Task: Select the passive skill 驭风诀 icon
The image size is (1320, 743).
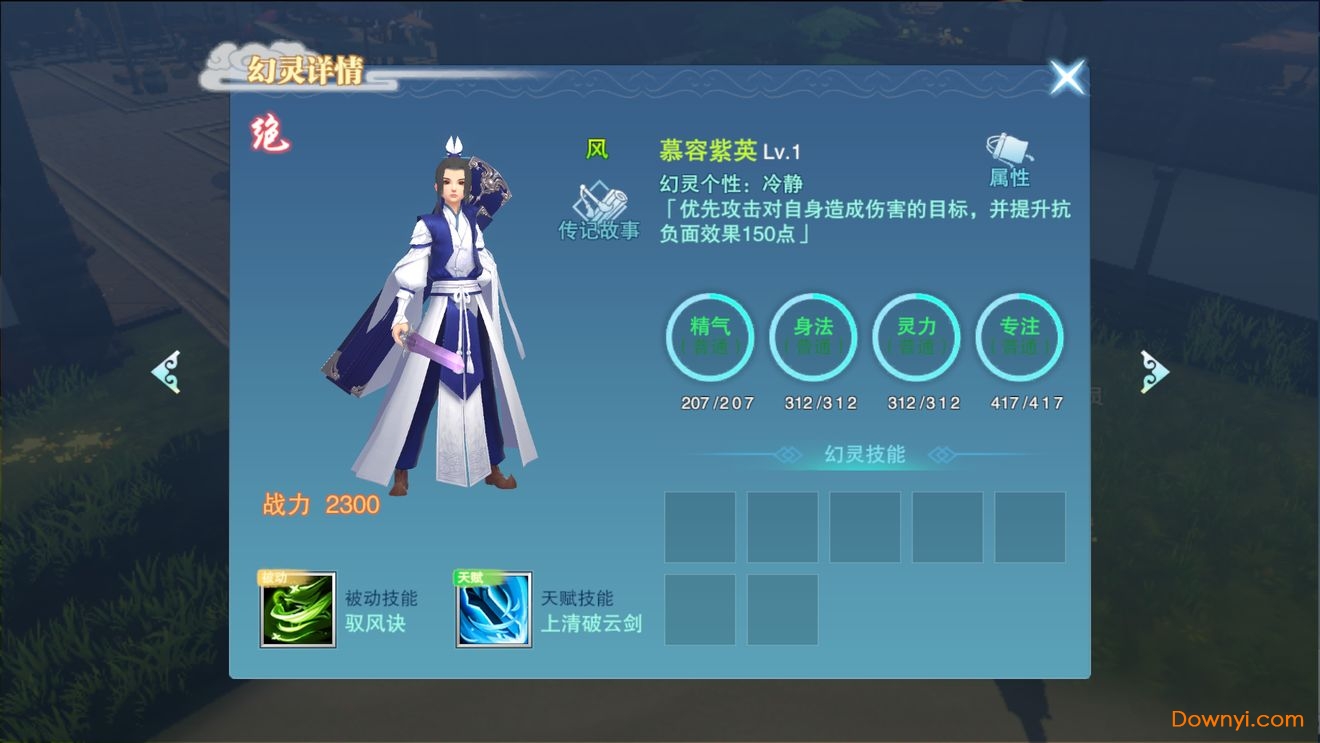Action: [299, 612]
